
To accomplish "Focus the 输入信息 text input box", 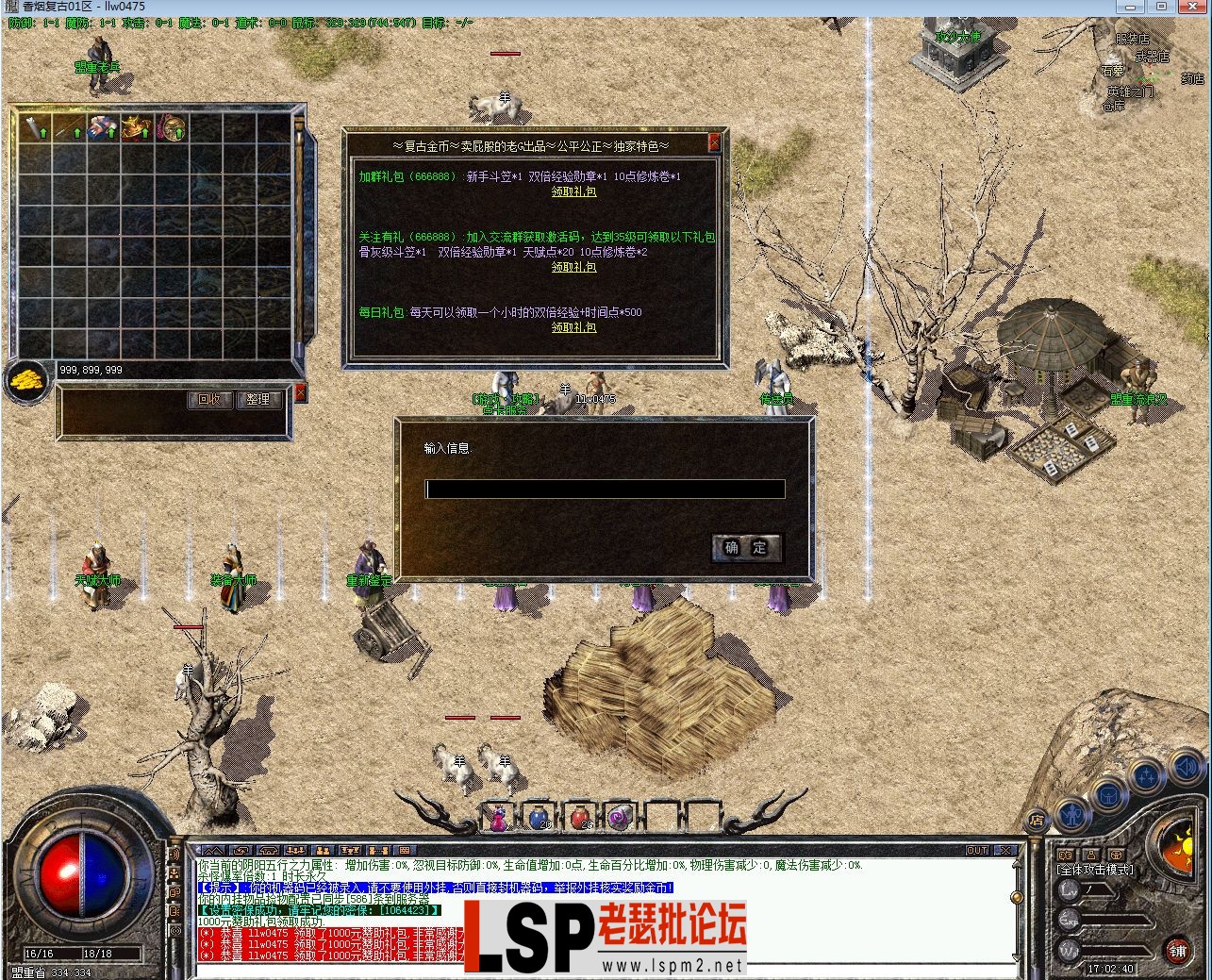I will [605, 489].
